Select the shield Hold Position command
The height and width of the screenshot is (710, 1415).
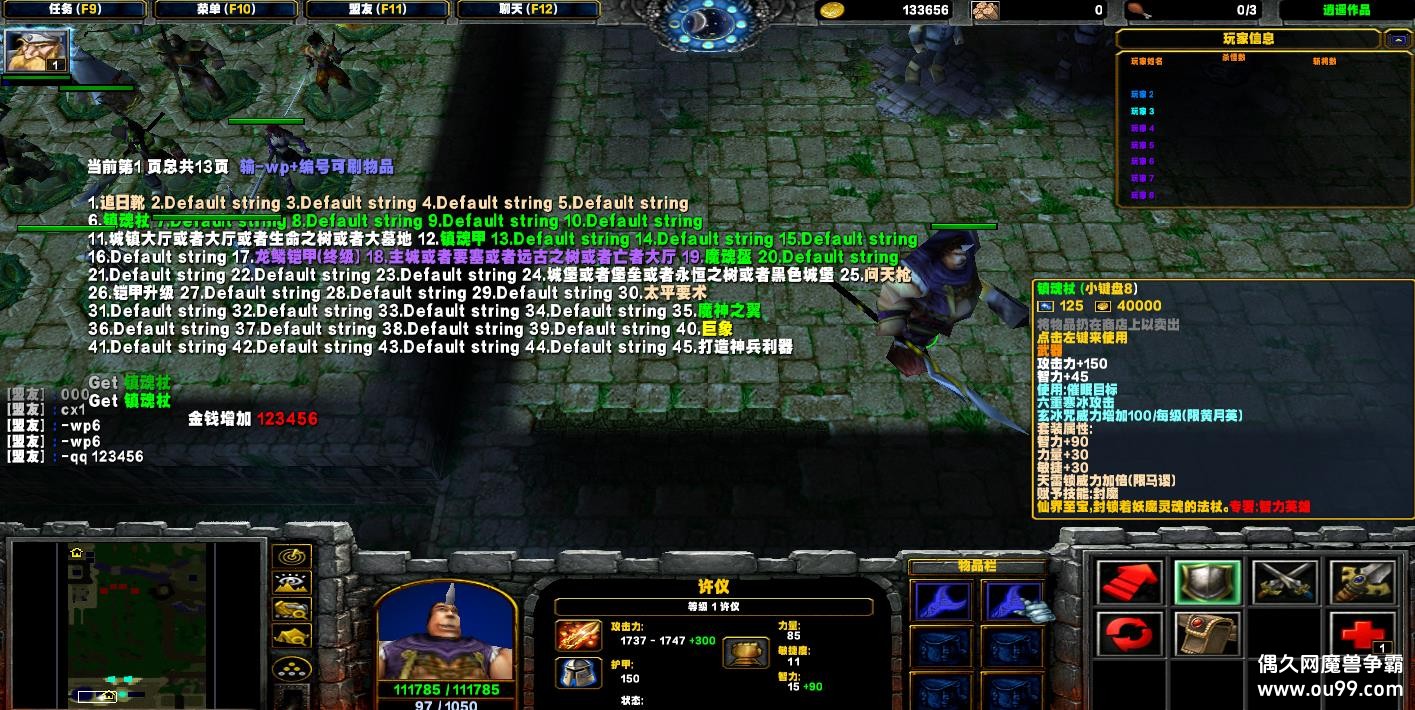(1207, 583)
